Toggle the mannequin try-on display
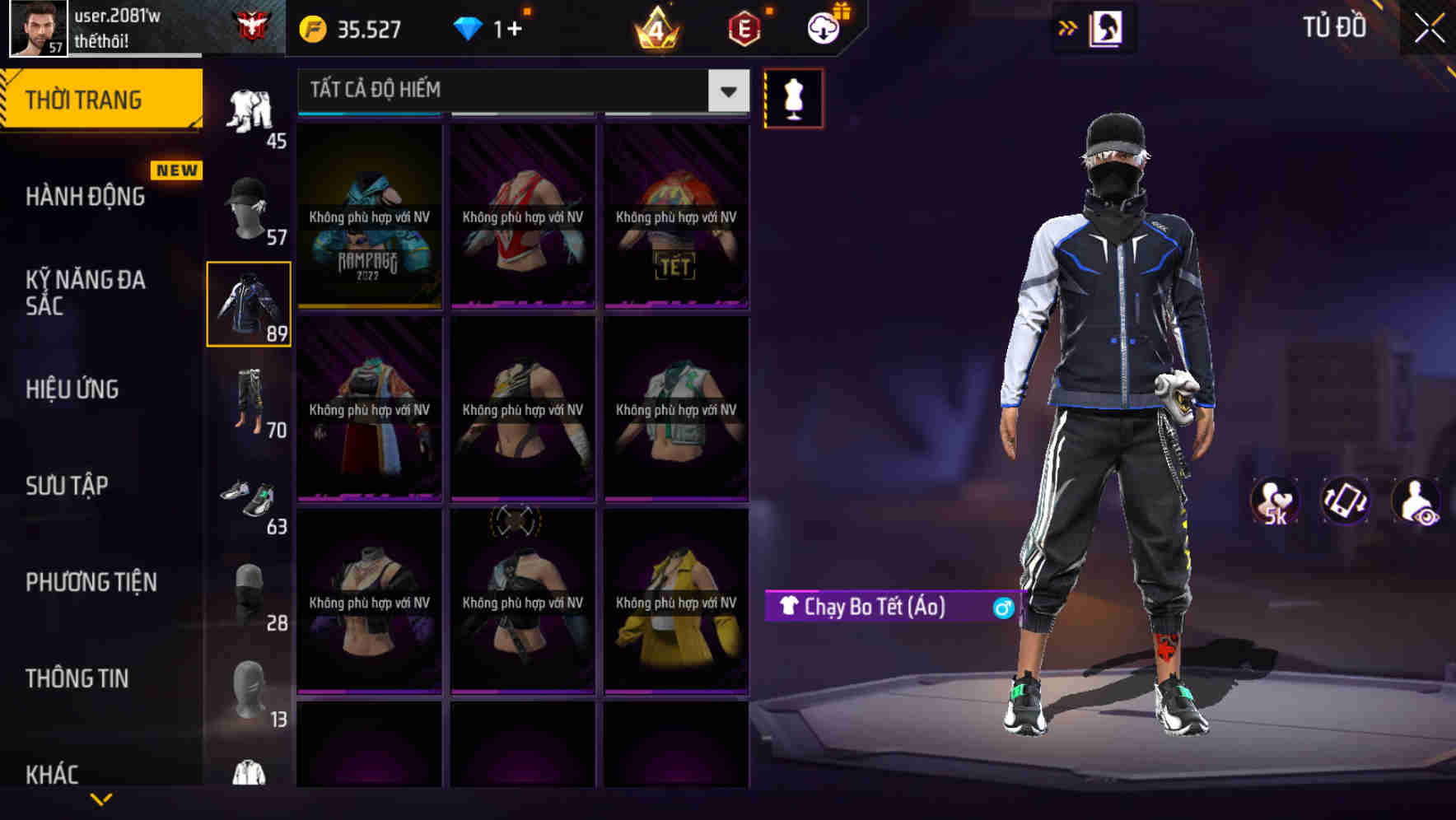The width and height of the screenshot is (1456, 820). pos(792,97)
